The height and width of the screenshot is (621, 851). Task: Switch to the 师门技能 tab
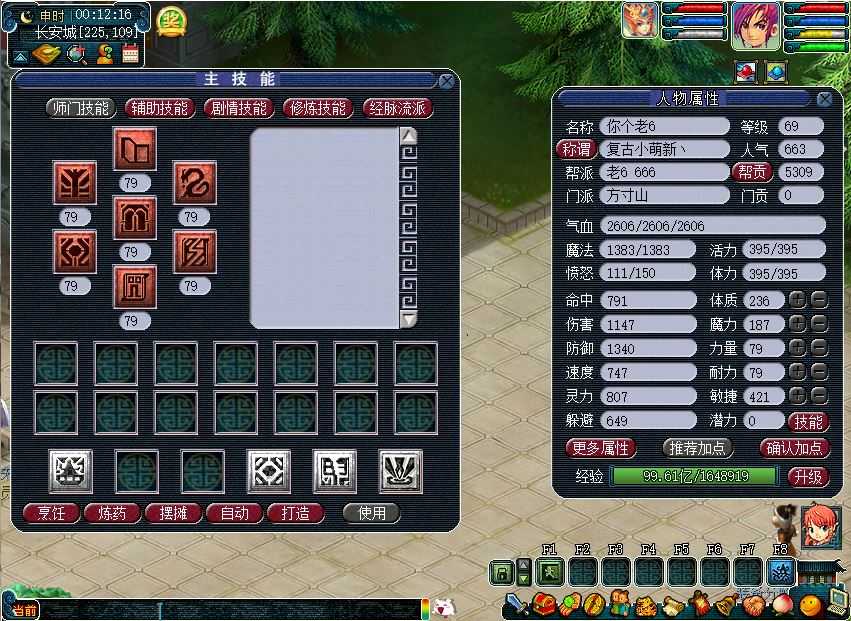coord(80,108)
